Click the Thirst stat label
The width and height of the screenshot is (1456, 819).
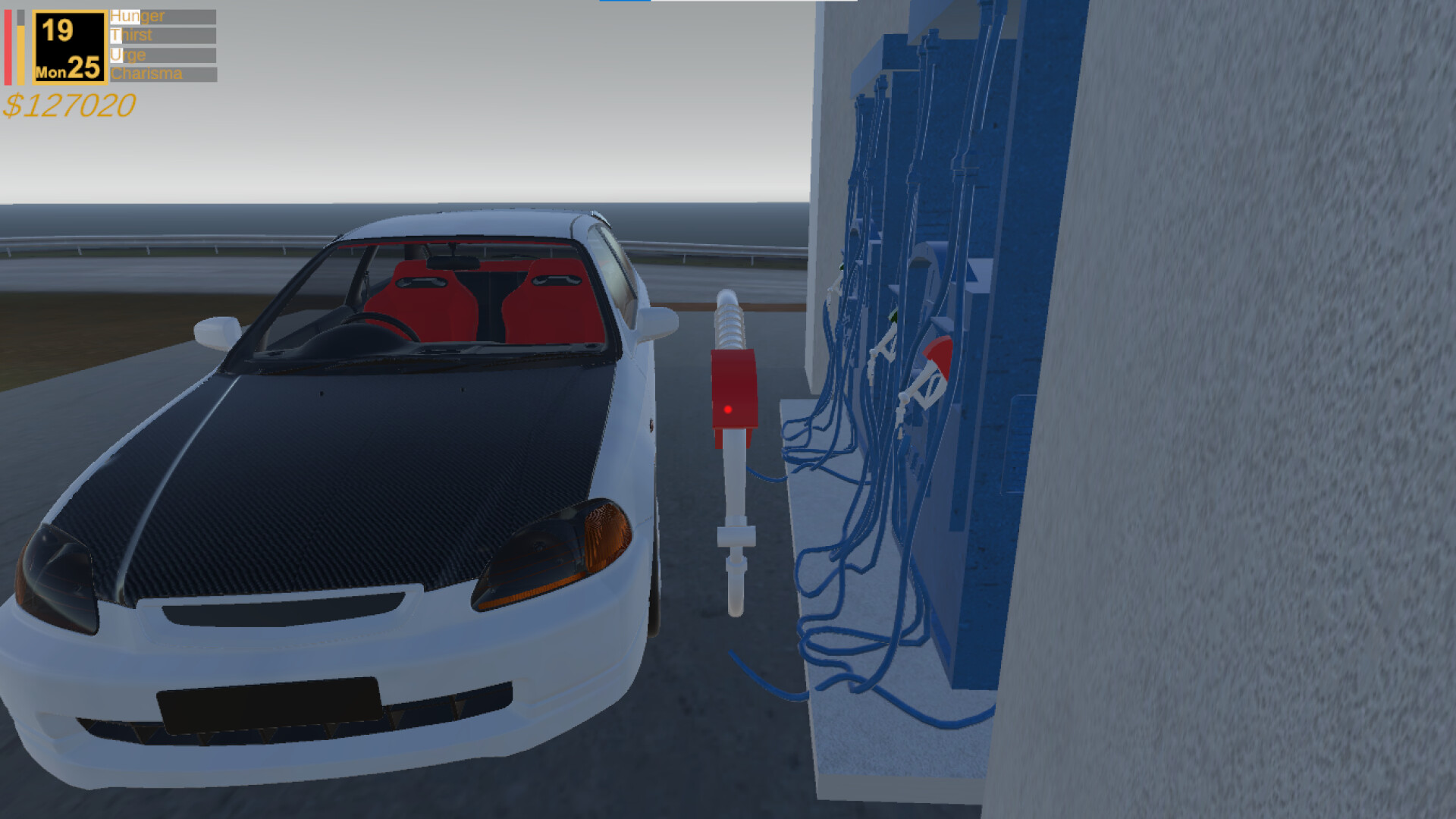pos(130,34)
